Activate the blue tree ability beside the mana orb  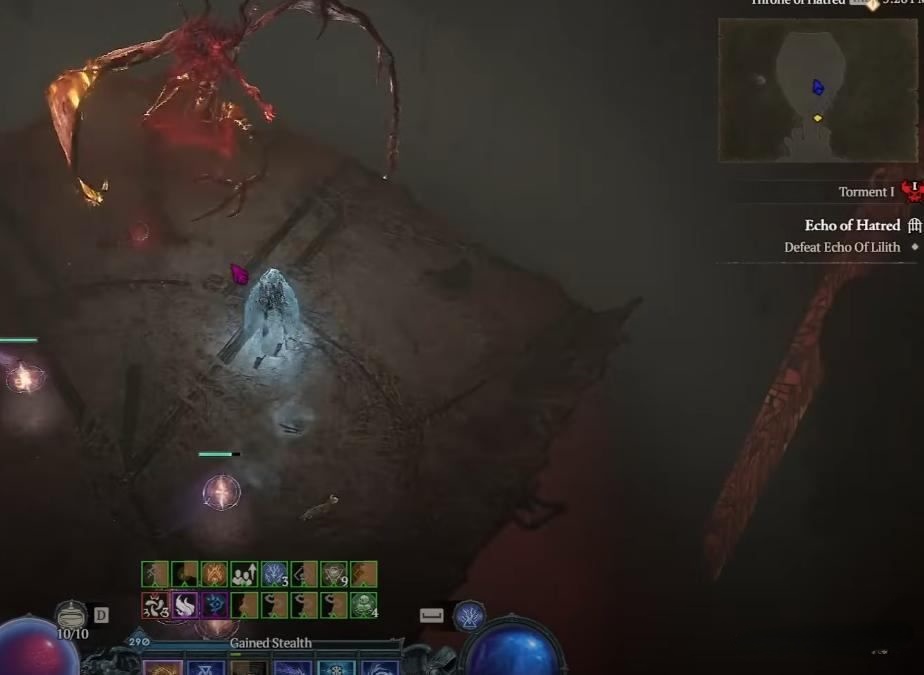pos(469,616)
